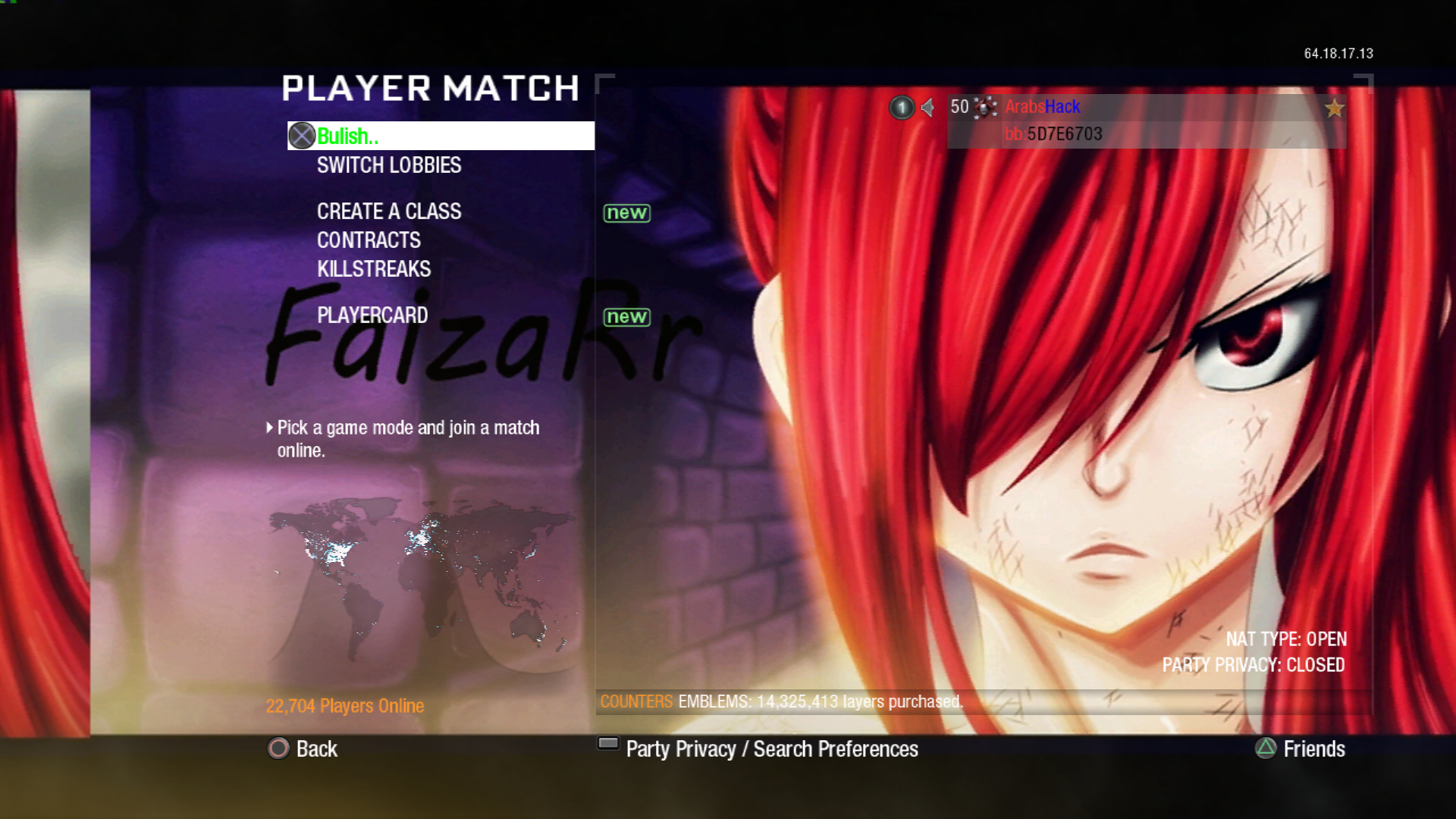Open Switch Lobbies

click(389, 165)
